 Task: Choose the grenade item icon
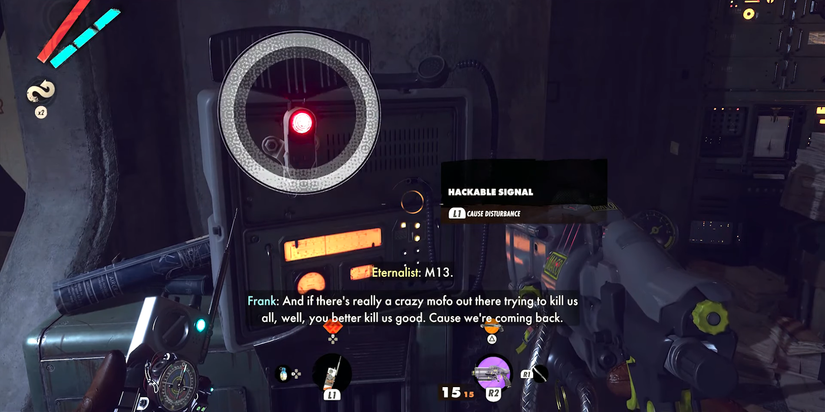coord(284,374)
